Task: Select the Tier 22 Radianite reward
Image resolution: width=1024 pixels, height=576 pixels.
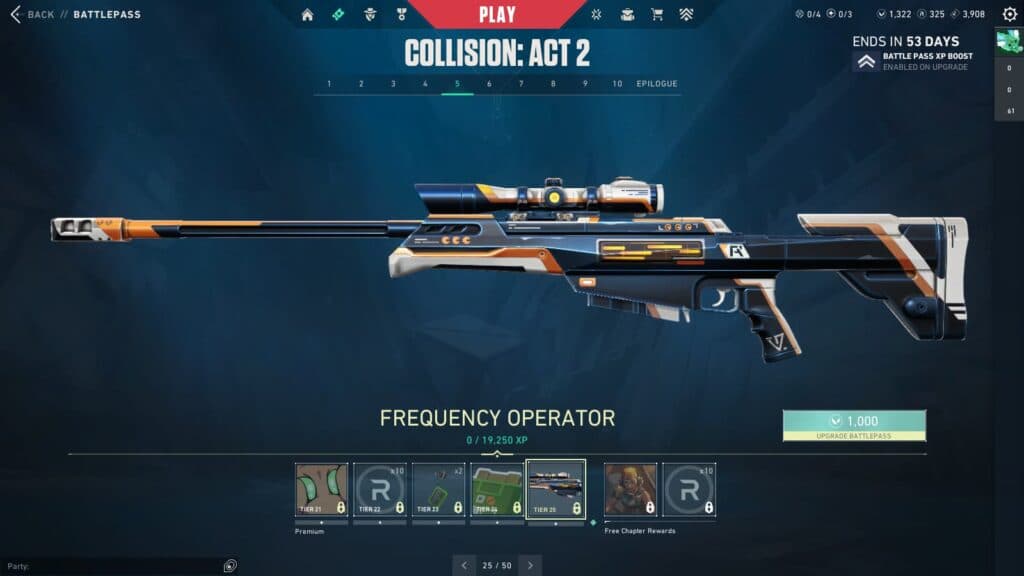Action: click(380, 489)
